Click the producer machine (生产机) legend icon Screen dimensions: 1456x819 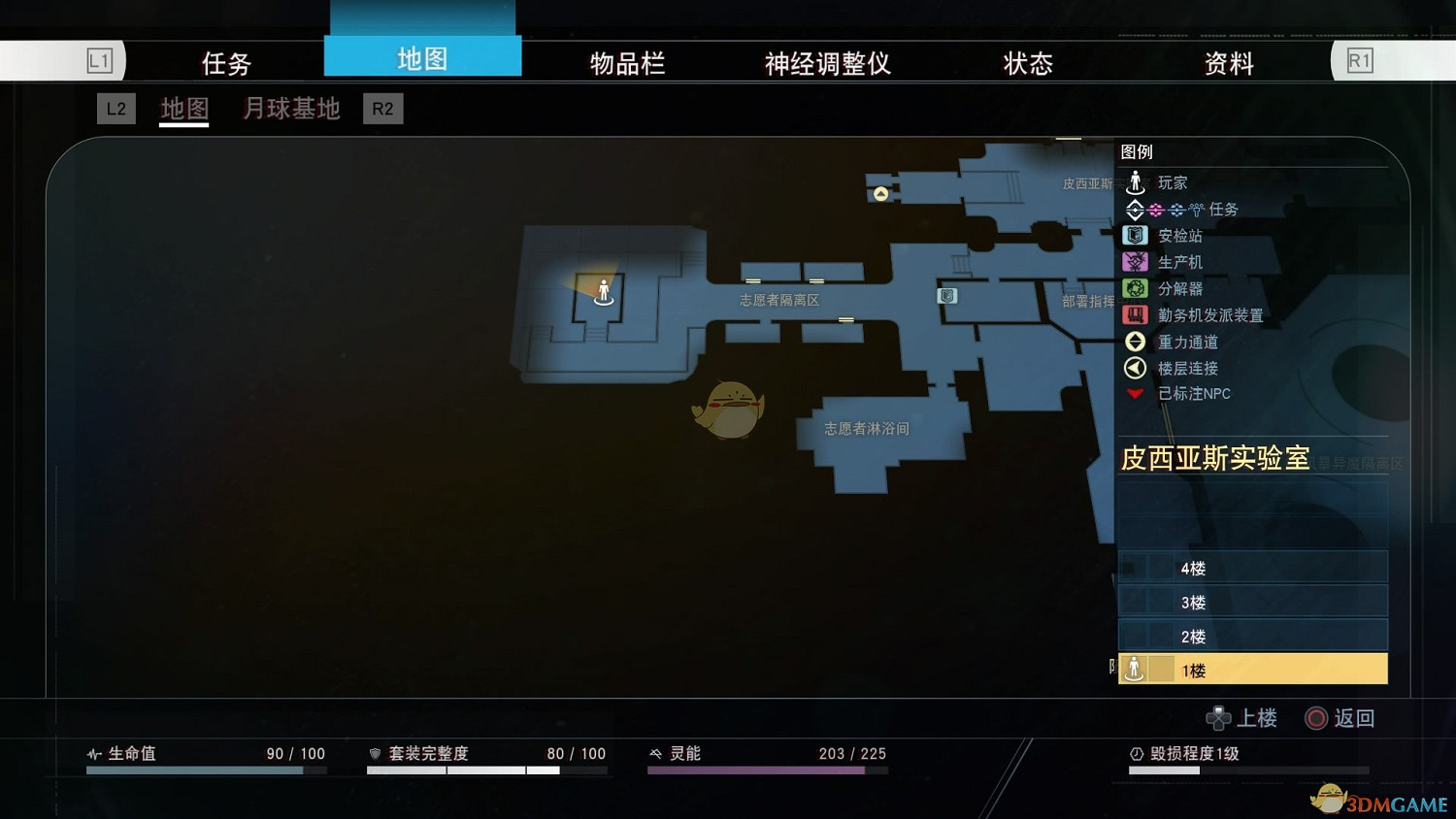1135,261
